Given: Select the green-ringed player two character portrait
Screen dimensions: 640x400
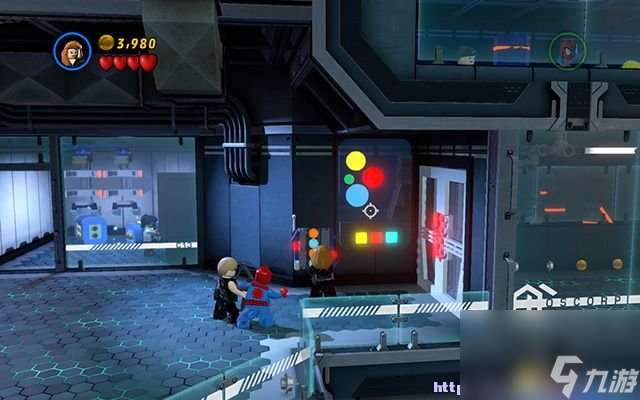Looking at the screenshot, I should [567, 50].
